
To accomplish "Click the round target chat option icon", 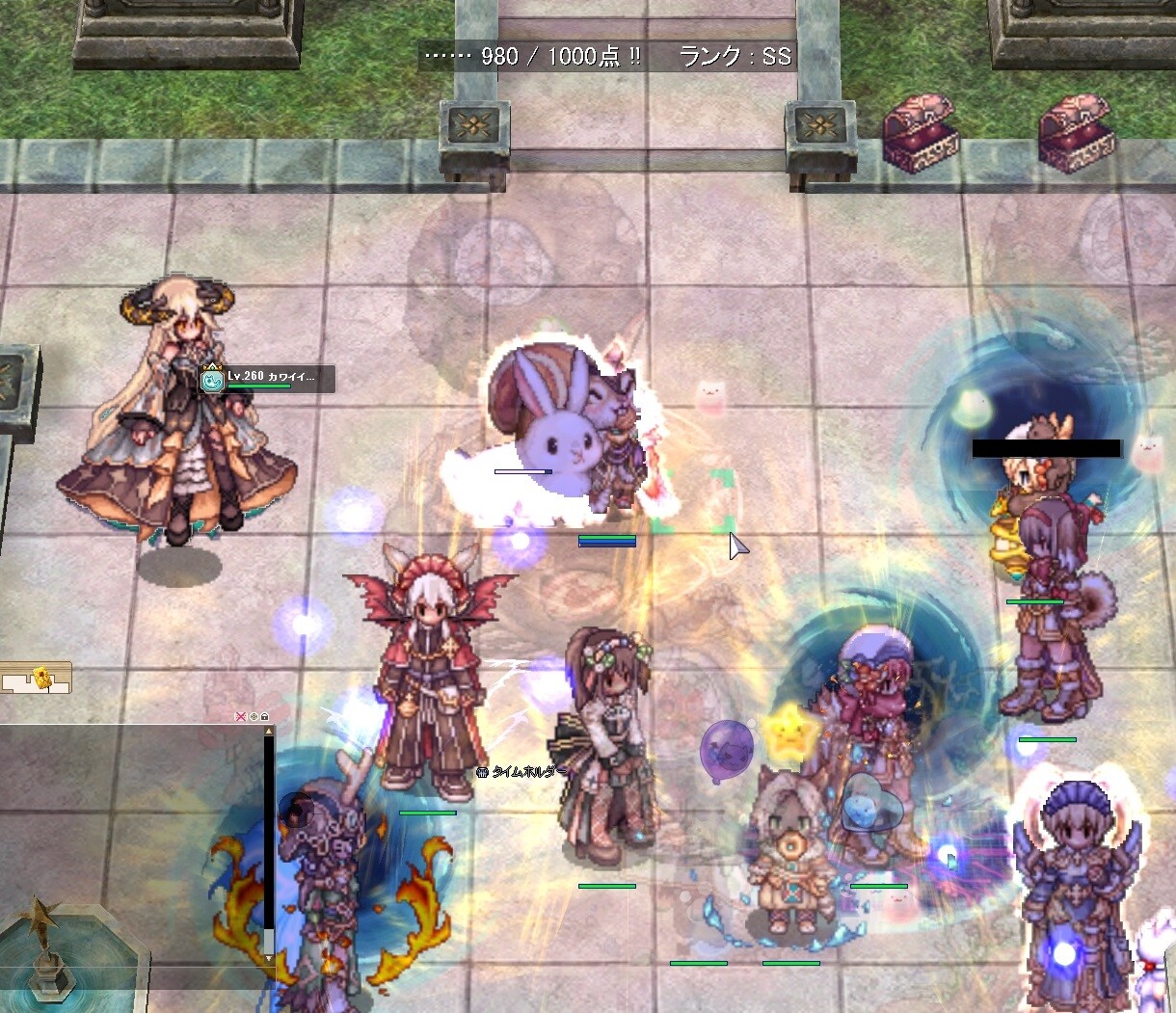I will (x=254, y=716).
